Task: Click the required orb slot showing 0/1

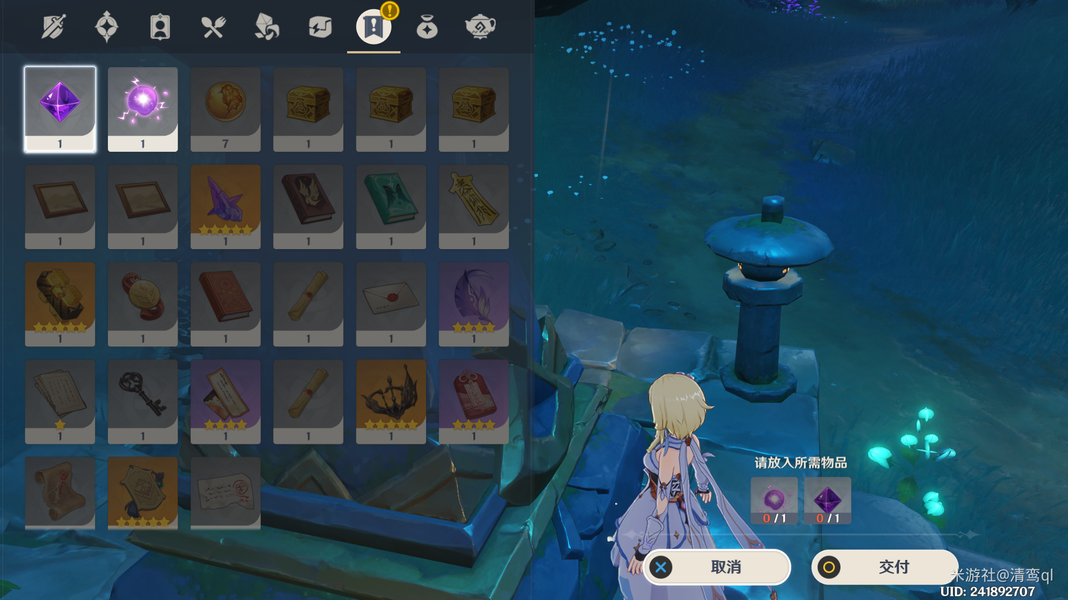Action: click(774, 500)
